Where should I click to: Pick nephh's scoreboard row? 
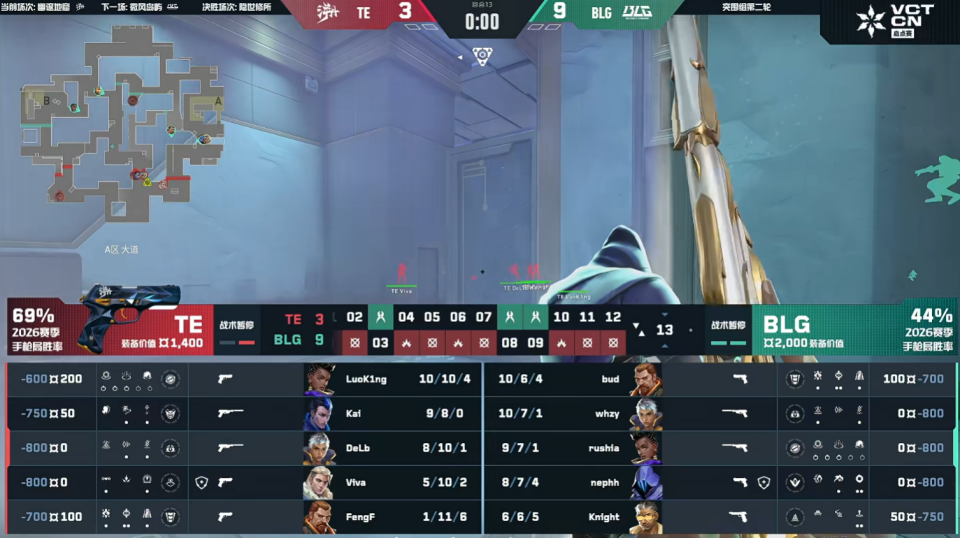coord(715,482)
